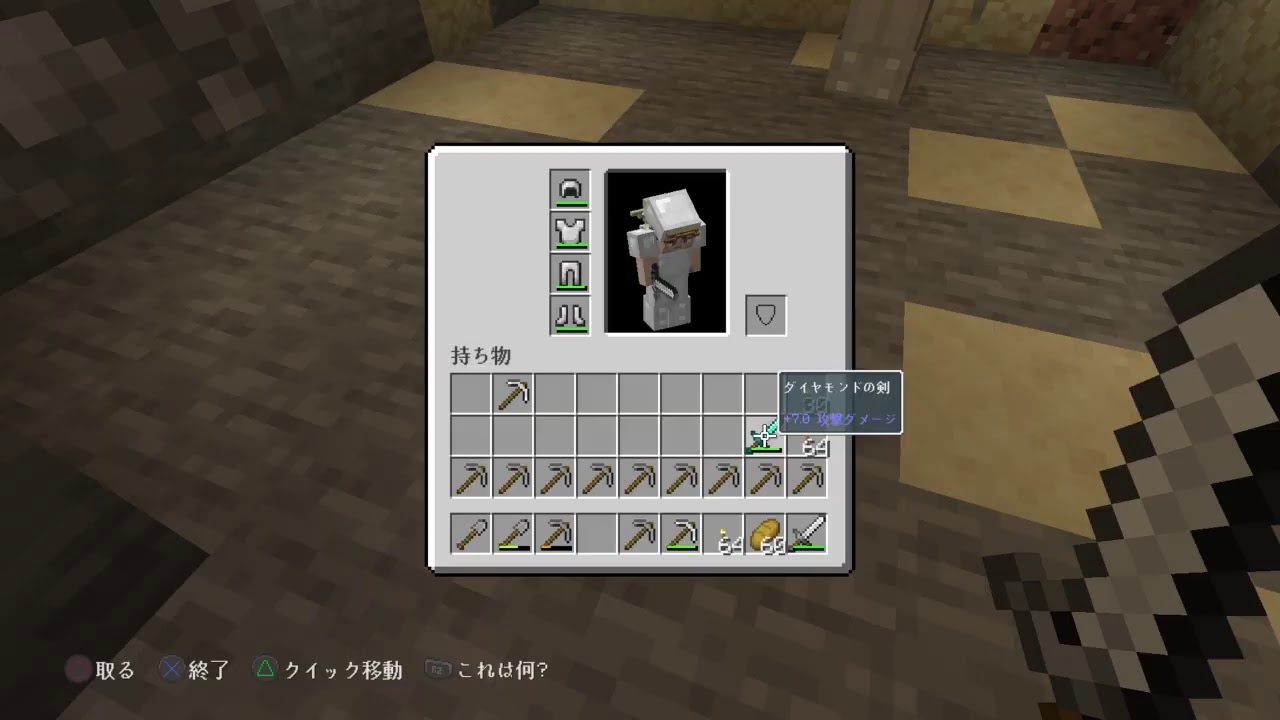The image size is (1280, 720).
Task: Select the lone pickaxe in the top row
Action: coord(513,392)
